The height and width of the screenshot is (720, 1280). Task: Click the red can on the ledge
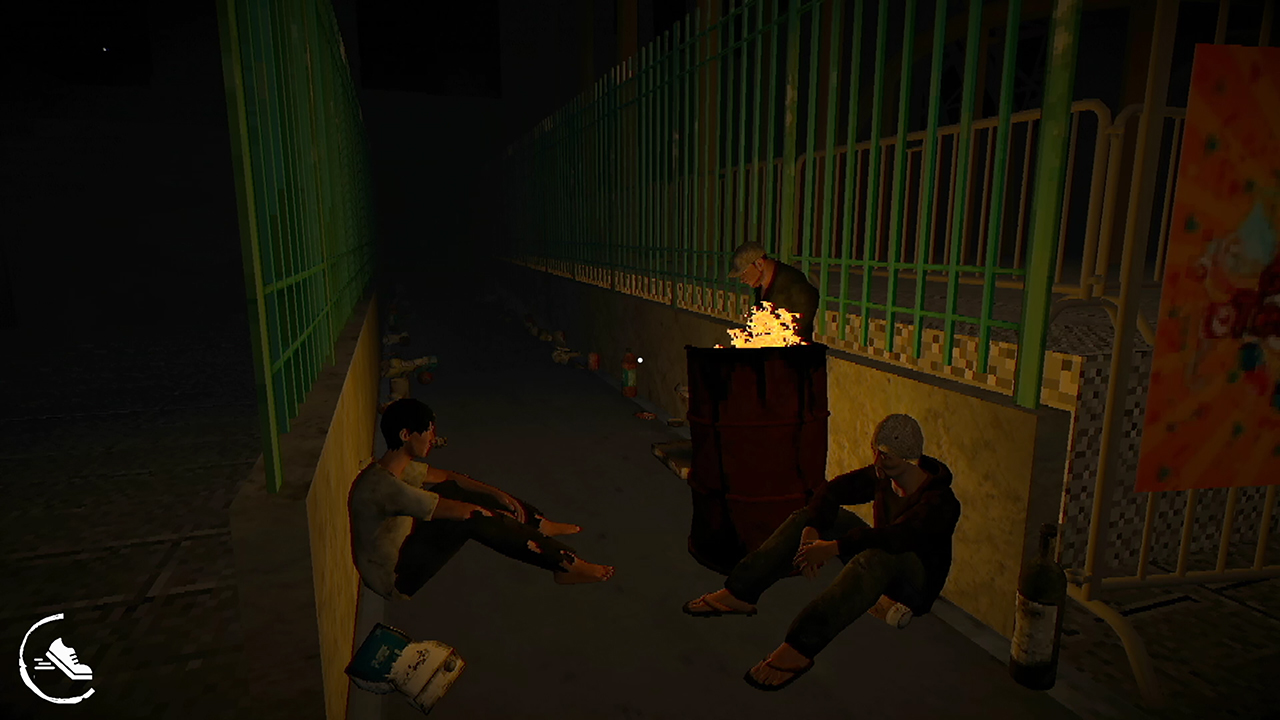pos(595,361)
